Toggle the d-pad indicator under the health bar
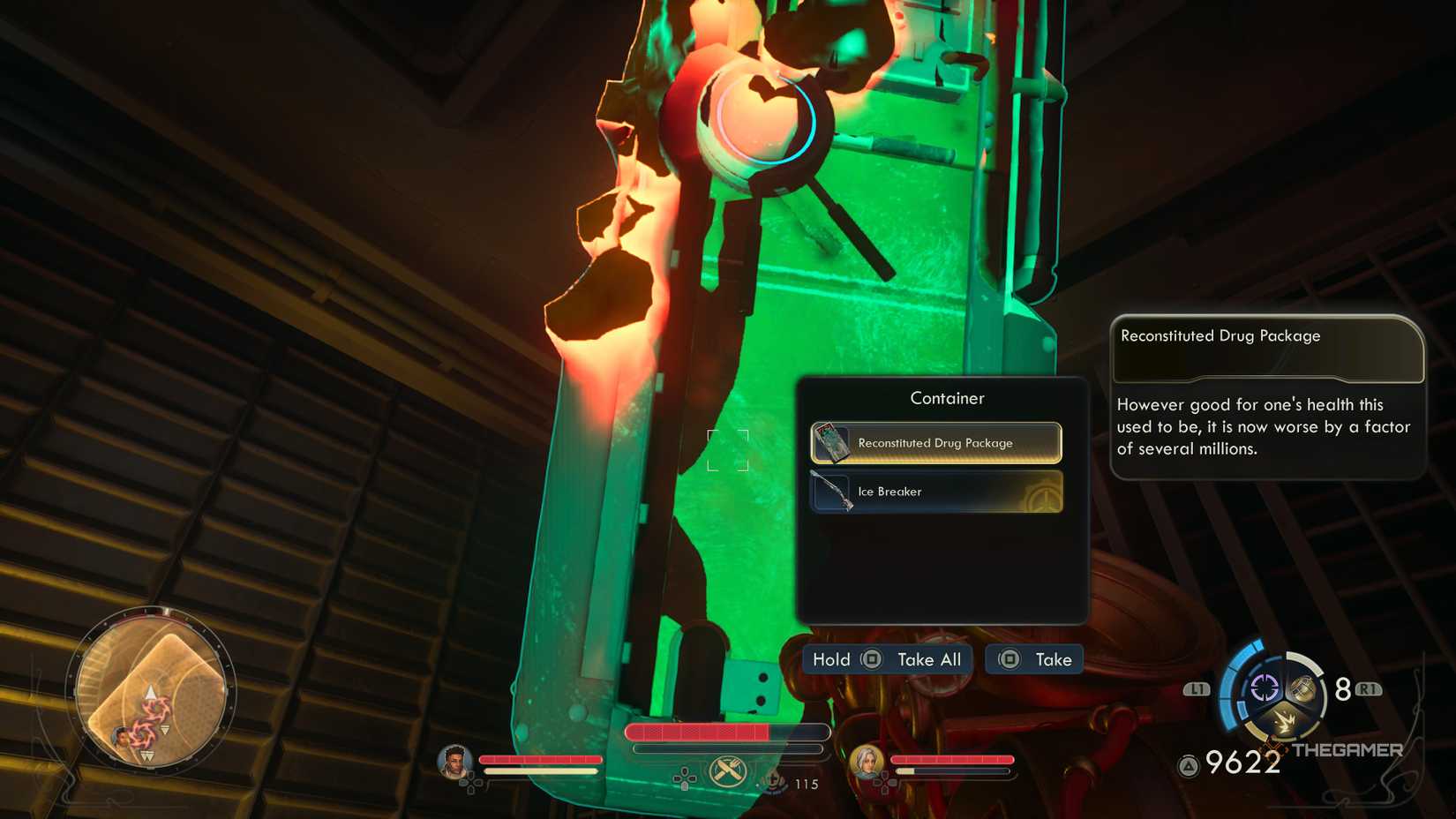Image resolution: width=1456 pixels, height=819 pixels. (x=684, y=778)
